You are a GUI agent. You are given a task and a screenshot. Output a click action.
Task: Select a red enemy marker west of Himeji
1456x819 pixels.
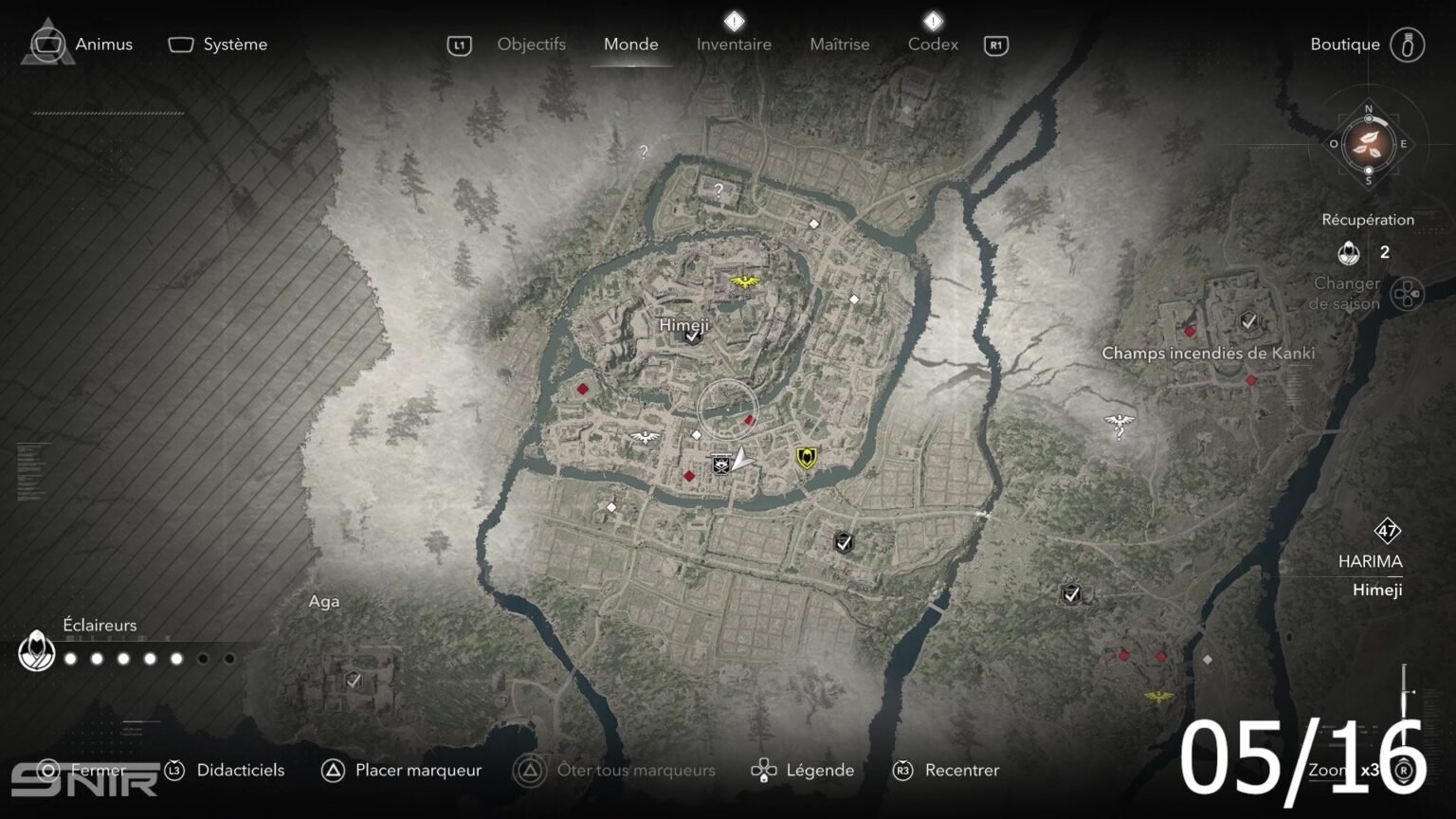[x=582, y=388]
